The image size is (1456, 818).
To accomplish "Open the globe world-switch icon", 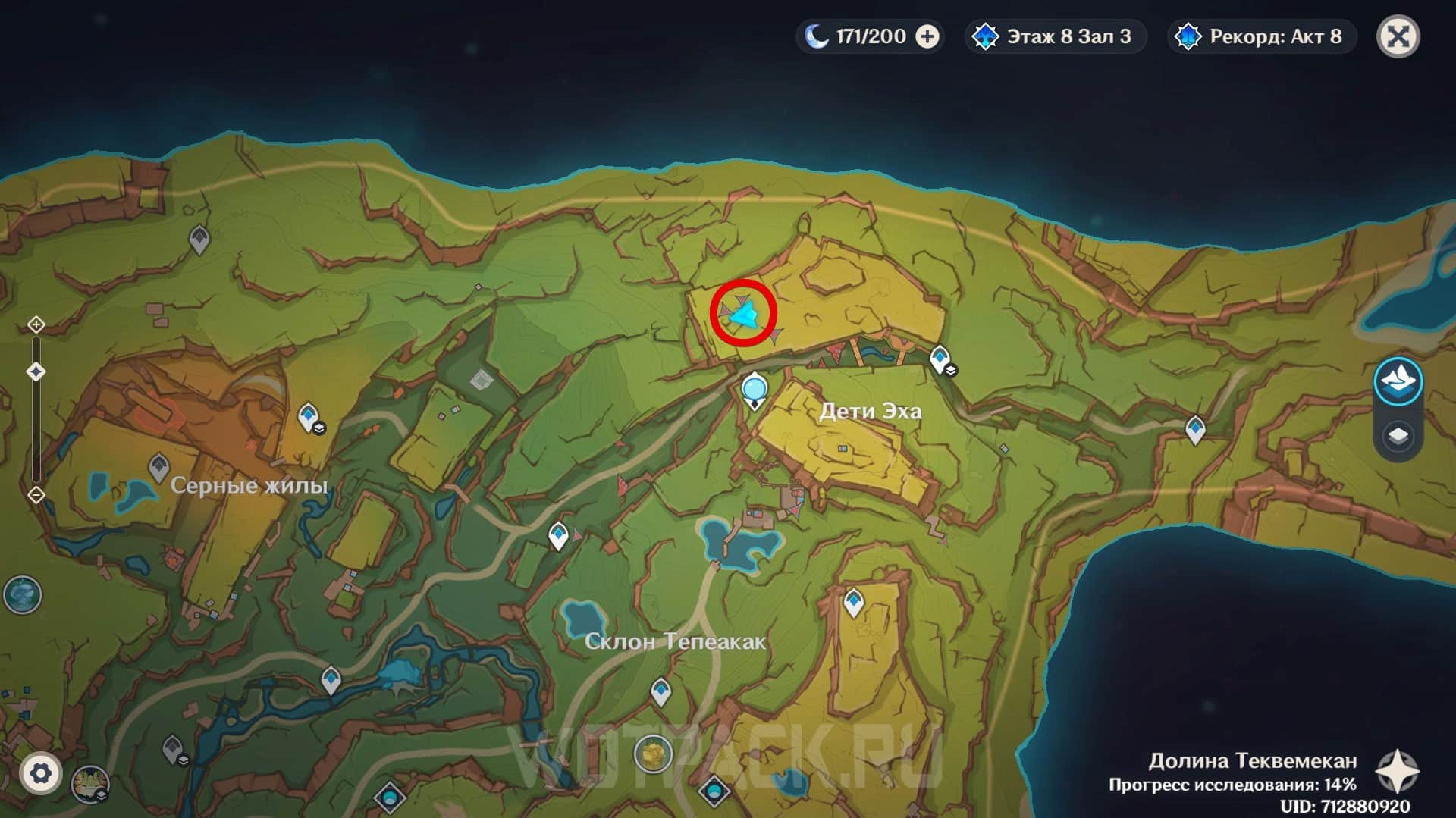I will pos(22,595).
